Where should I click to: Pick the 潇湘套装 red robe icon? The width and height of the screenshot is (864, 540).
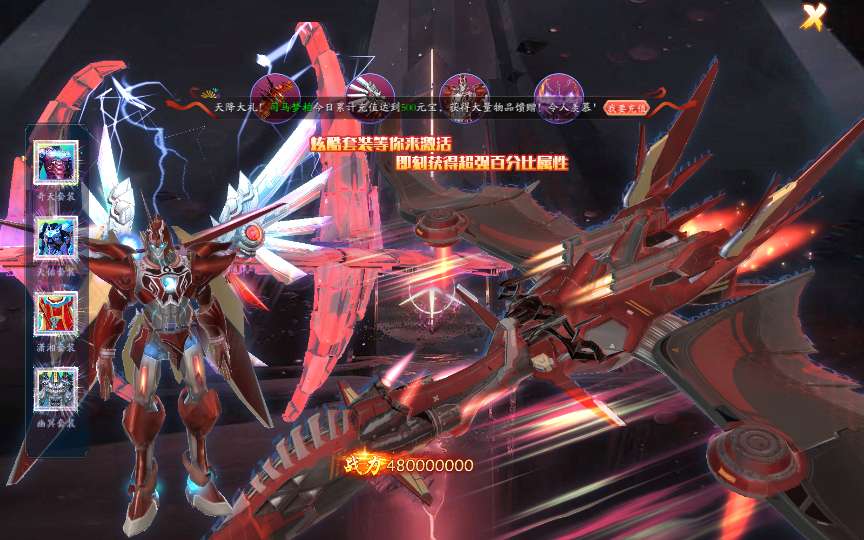tap(56, 313)
